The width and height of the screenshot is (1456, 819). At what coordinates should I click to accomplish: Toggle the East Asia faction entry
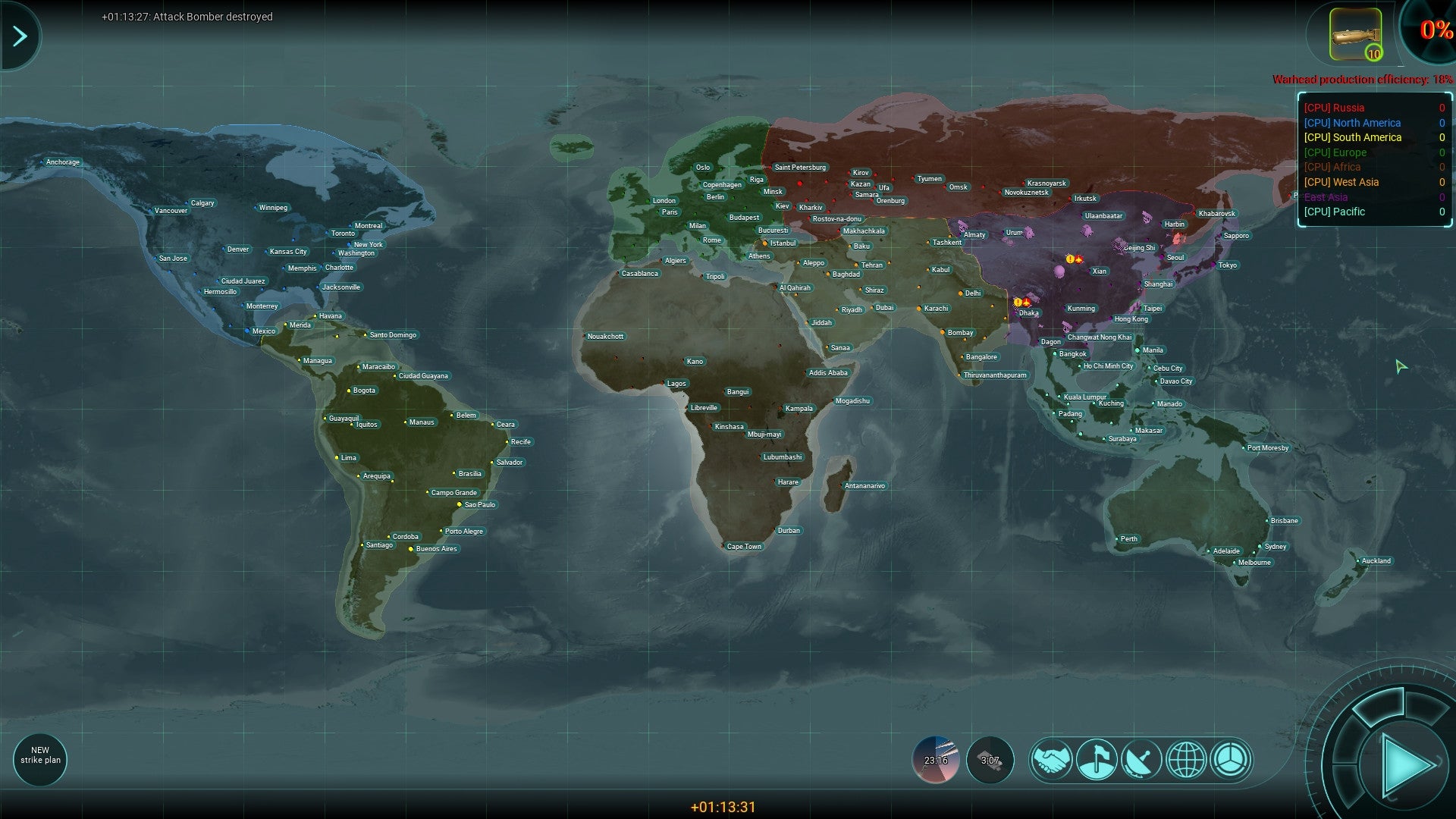(1326, 196)
